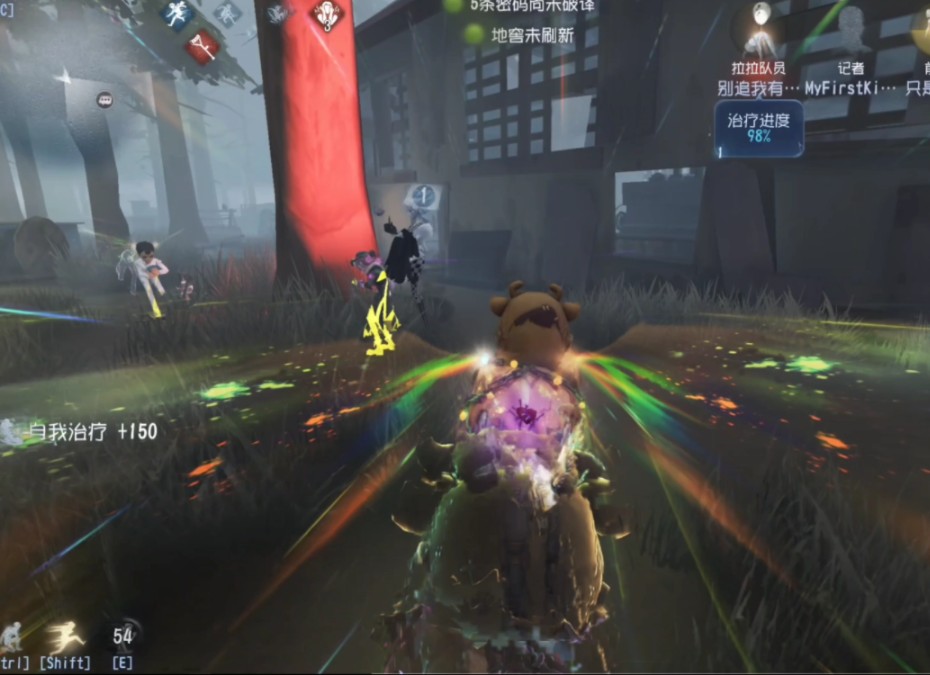The height and width of the screenshot is (675, 930).
Task: Select the red diamond crutch icon
Action: 202,44
